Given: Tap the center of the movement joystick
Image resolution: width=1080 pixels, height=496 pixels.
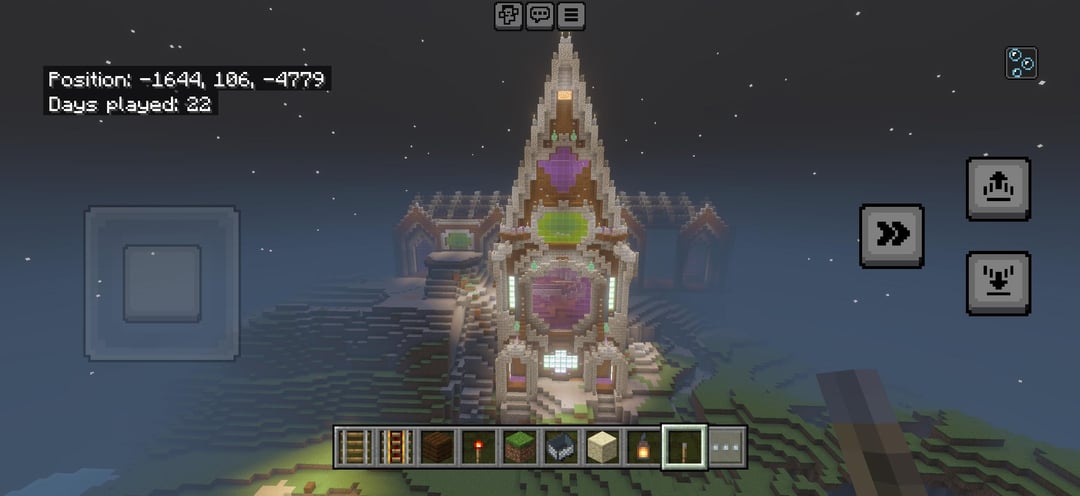Looking at the screenshot, I should (162, 283).
